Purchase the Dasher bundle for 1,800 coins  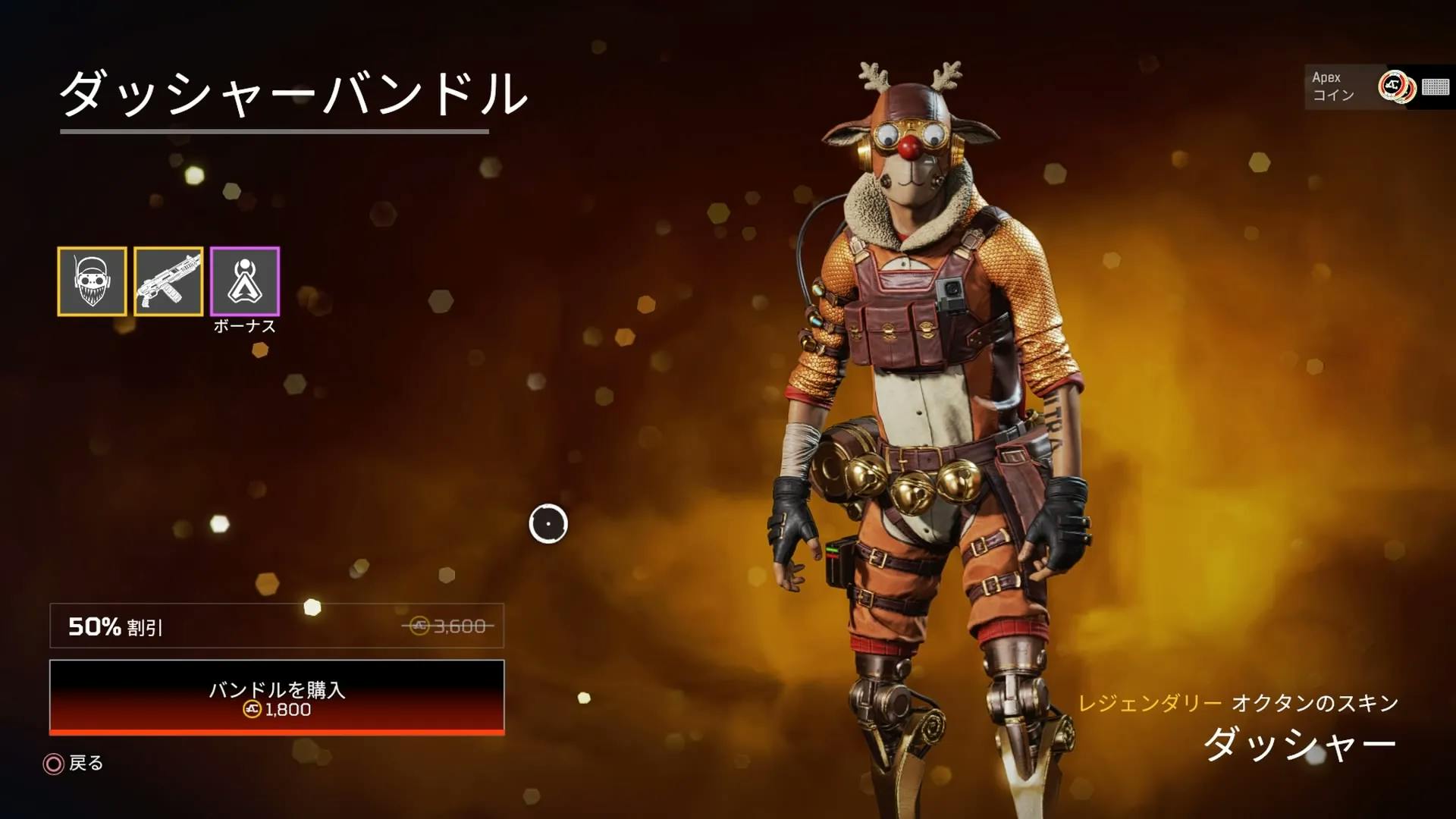click(x=277, y=697)
